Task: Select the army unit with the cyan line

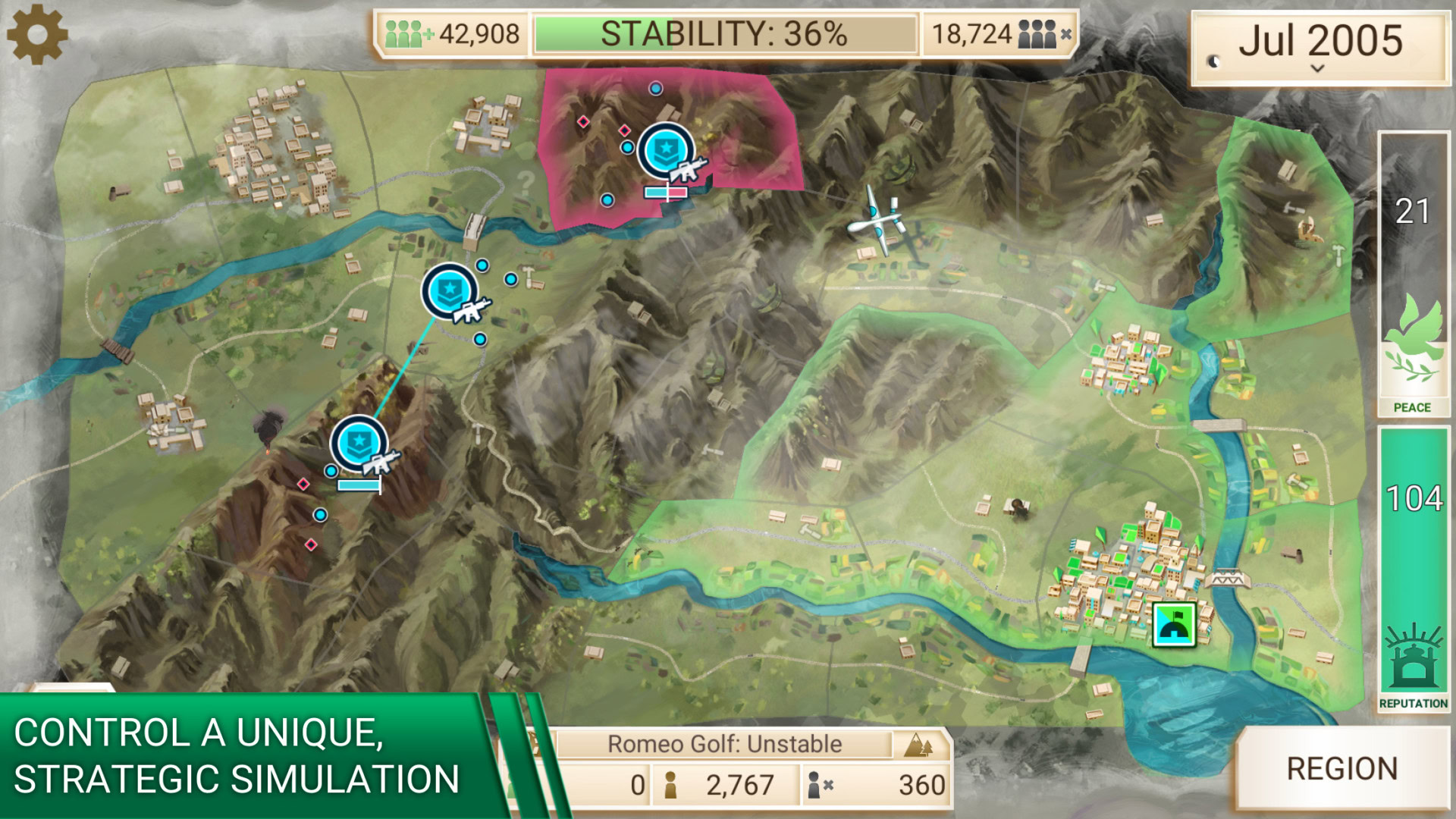Action: click(450, 292)
